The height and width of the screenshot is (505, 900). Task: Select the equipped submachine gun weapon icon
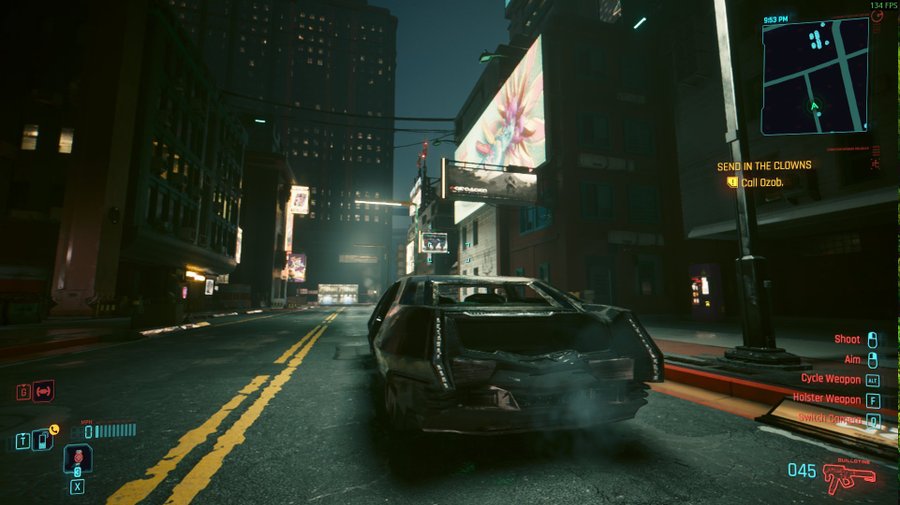pyautogui.click(x=849, y=475)
